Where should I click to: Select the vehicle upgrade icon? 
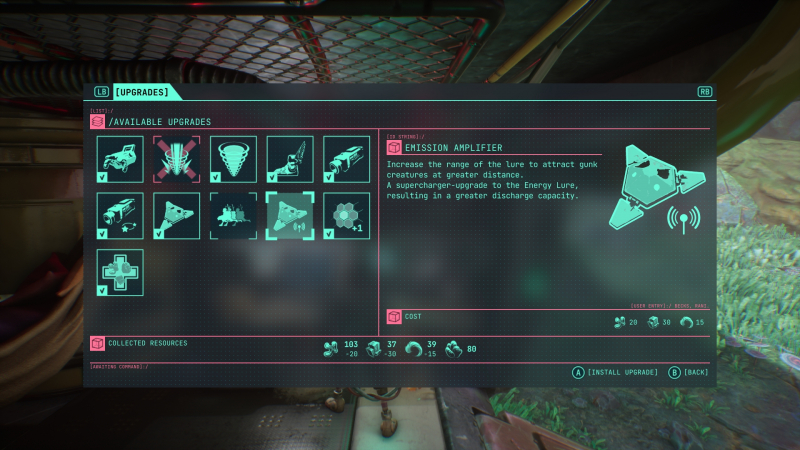[x=120, y=159]
